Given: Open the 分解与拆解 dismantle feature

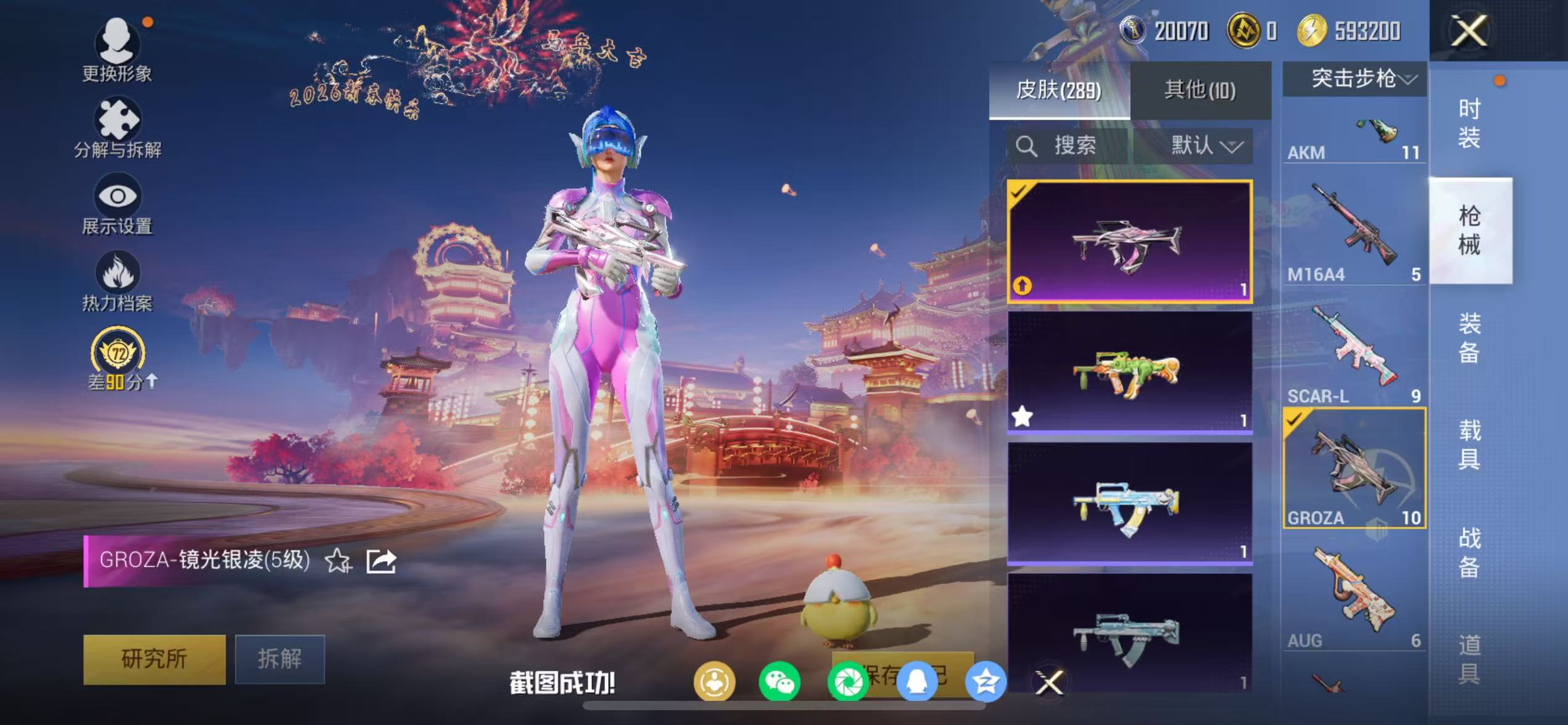Looking at the screenshot, I should (118, 124).
